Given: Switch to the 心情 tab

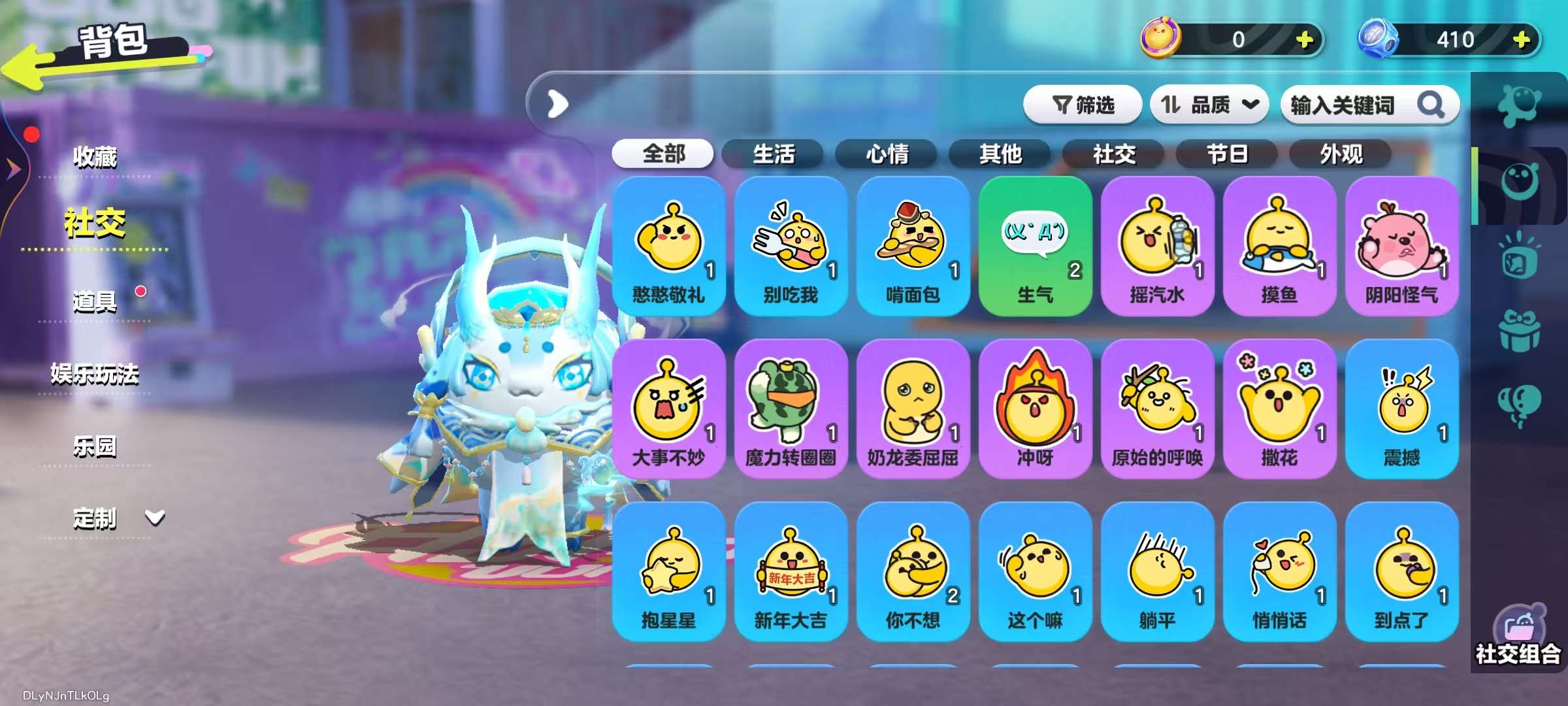Looking at the screenshot, I should (x=889, y=154).
